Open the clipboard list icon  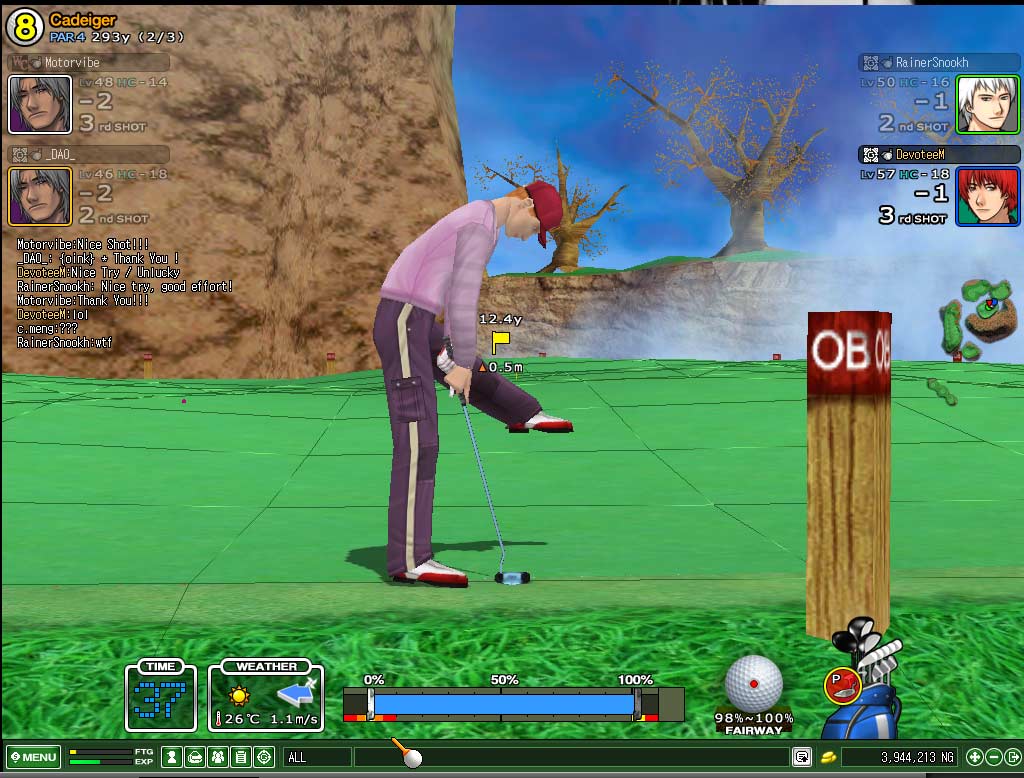click(241, 757)
